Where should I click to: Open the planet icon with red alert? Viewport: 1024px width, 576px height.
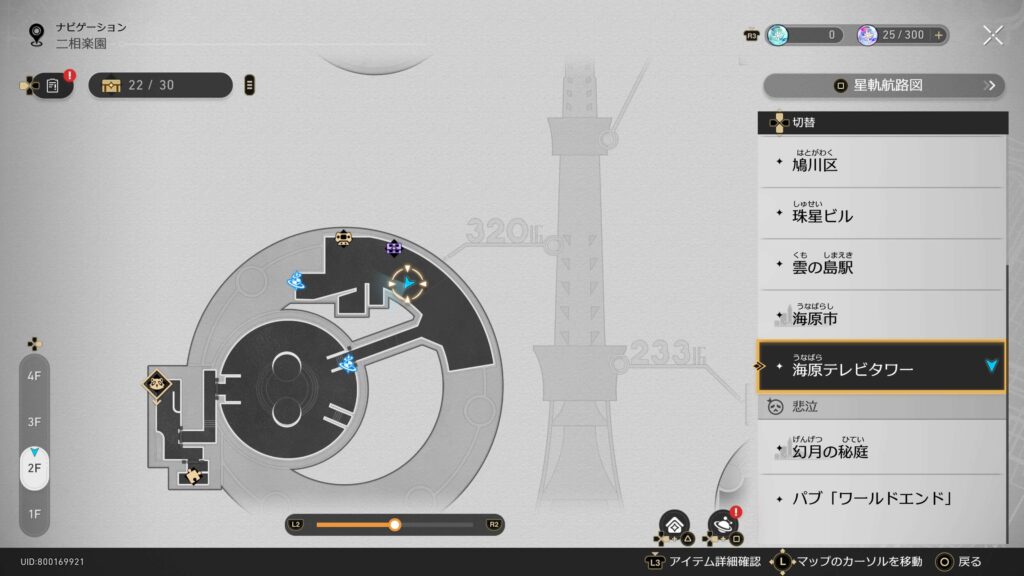click(x=722, y=524)
